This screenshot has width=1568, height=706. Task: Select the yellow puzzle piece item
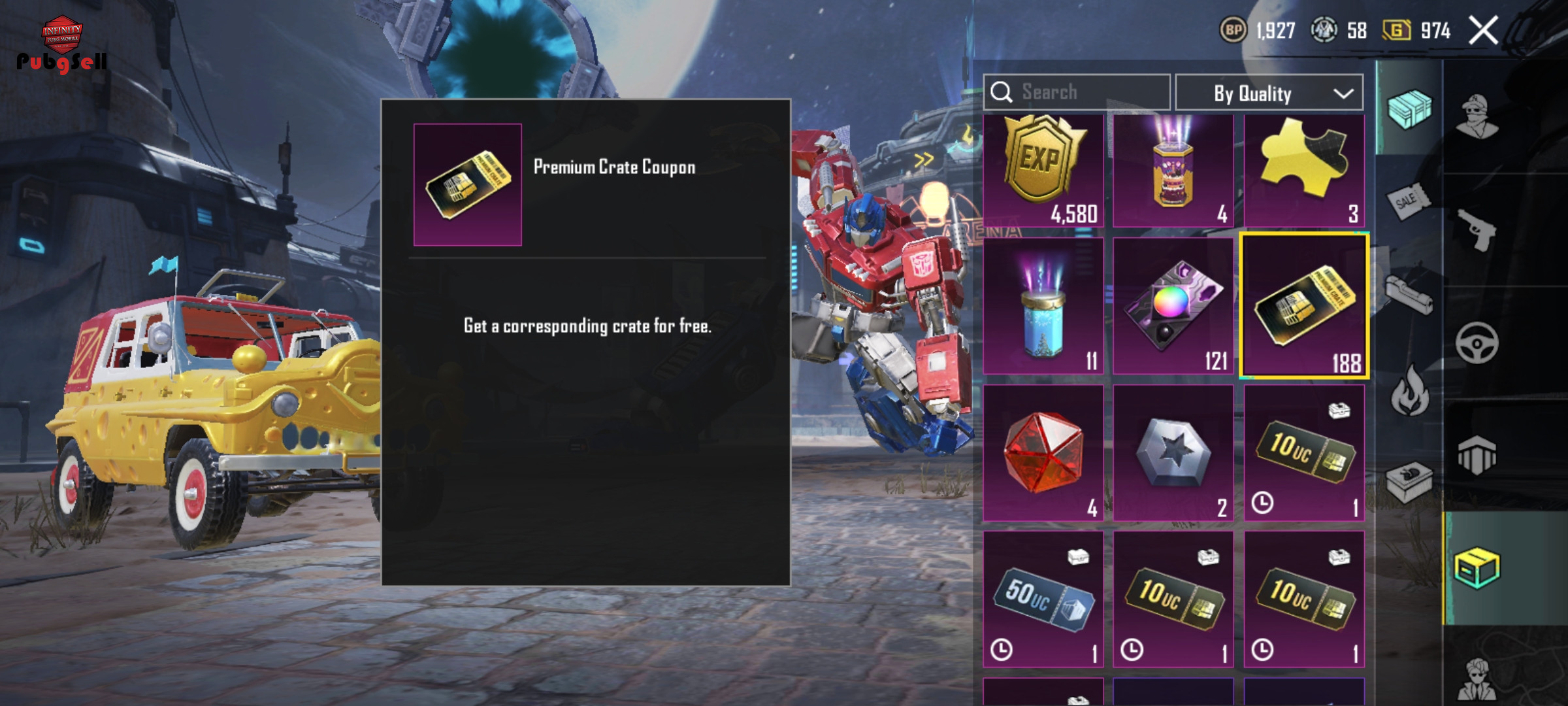pyautogui.click(x=1304, y=171)
